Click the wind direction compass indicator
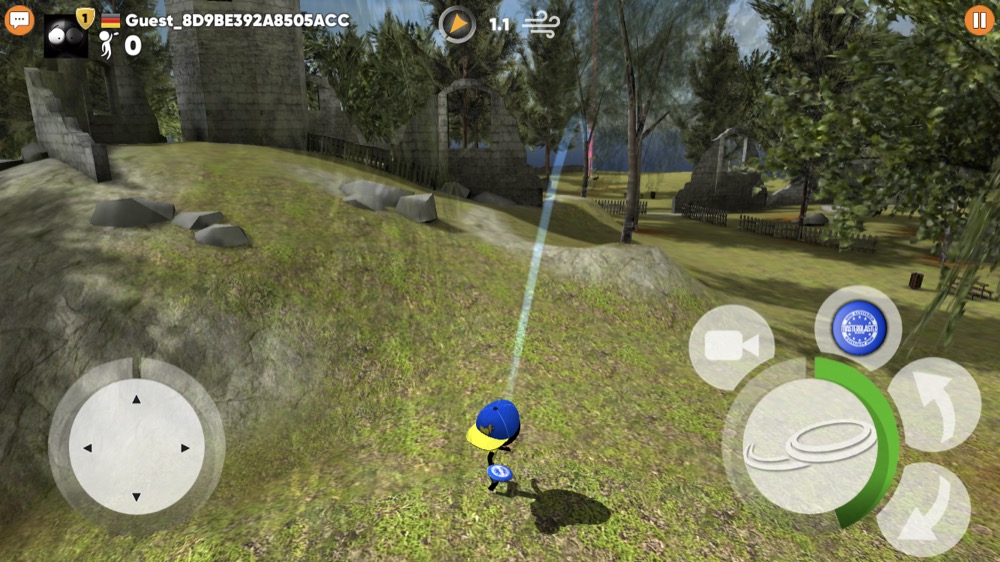The height and width of the screenshot is (562, 1000). click(457, 24)
